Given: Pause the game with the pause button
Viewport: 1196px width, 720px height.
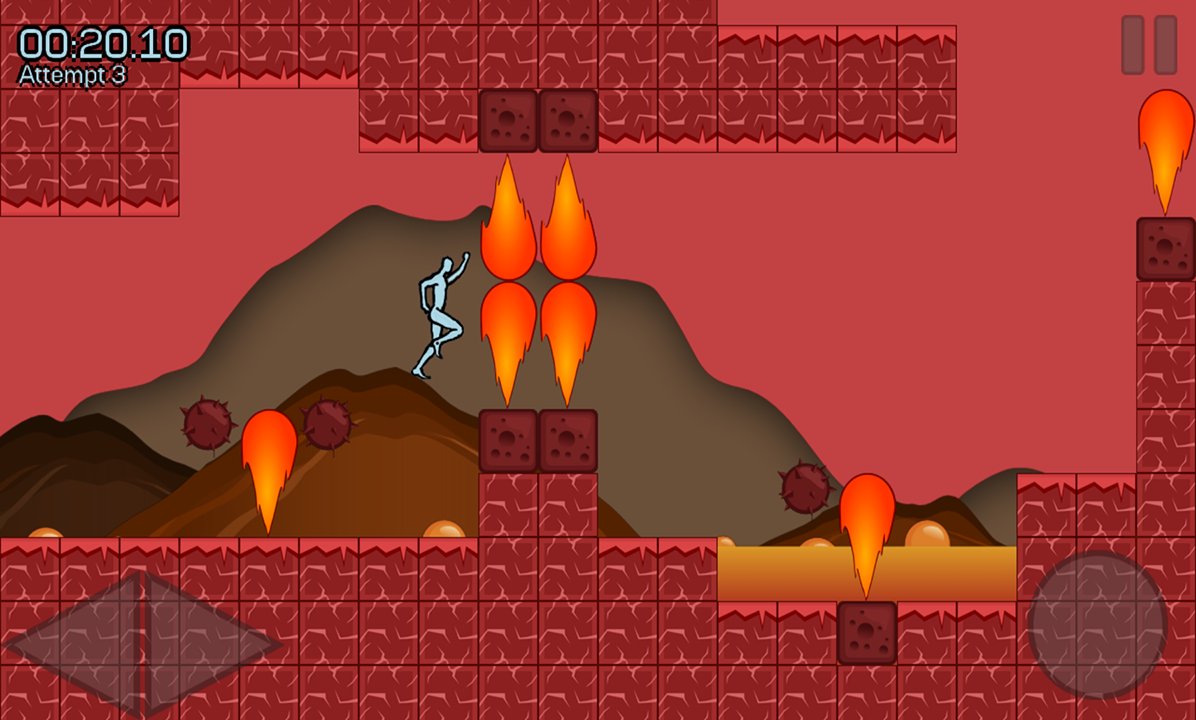Looking at the screenshot, I should pyautogui.click(x=1148, y=45).
